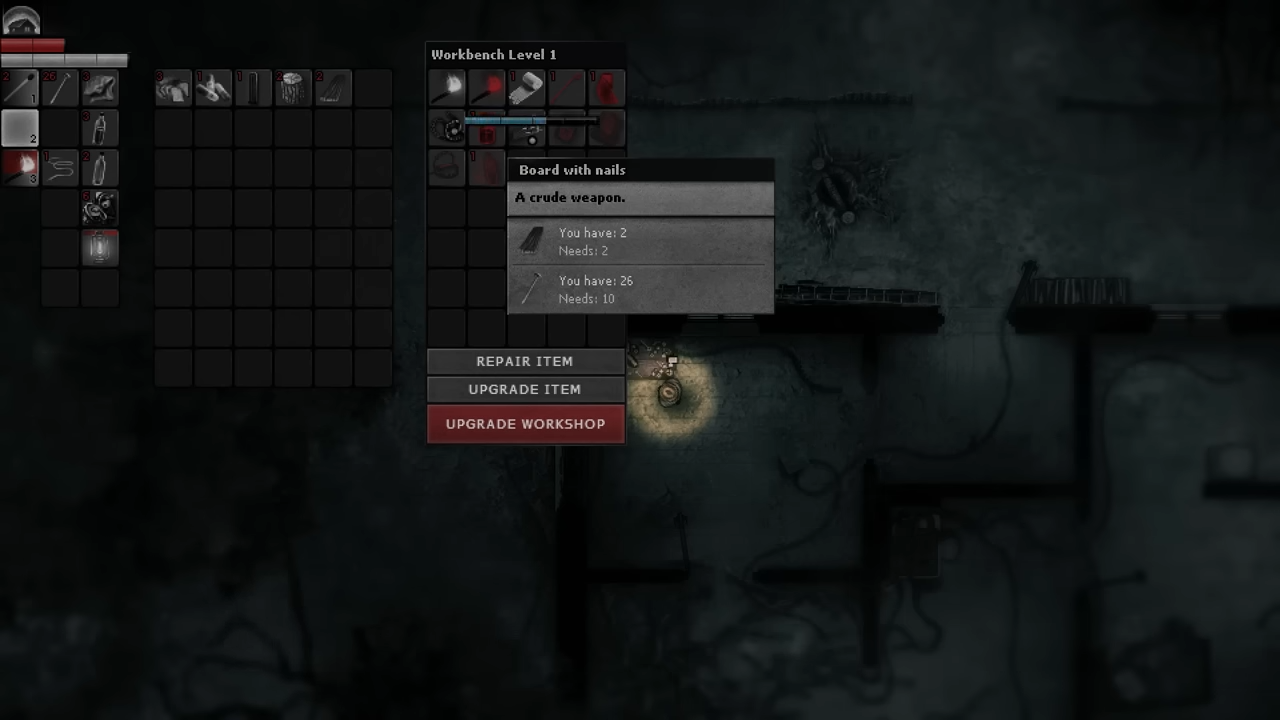This screenshot has height=720, width=1280.
Task: Choose the red Upgrade Workshop button
Action: 525,424
